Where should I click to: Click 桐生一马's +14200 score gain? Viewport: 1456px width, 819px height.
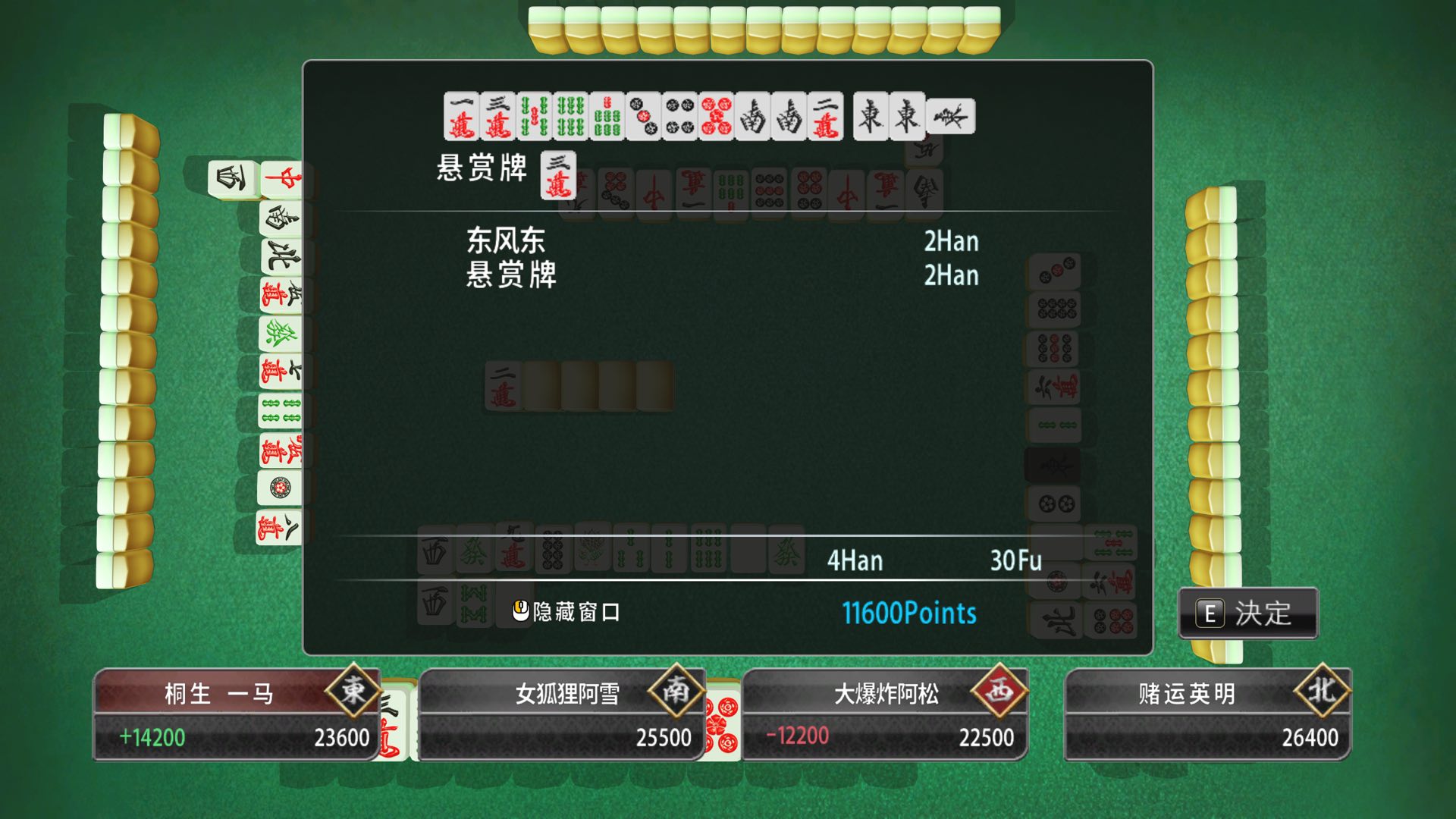pos(155,736)
